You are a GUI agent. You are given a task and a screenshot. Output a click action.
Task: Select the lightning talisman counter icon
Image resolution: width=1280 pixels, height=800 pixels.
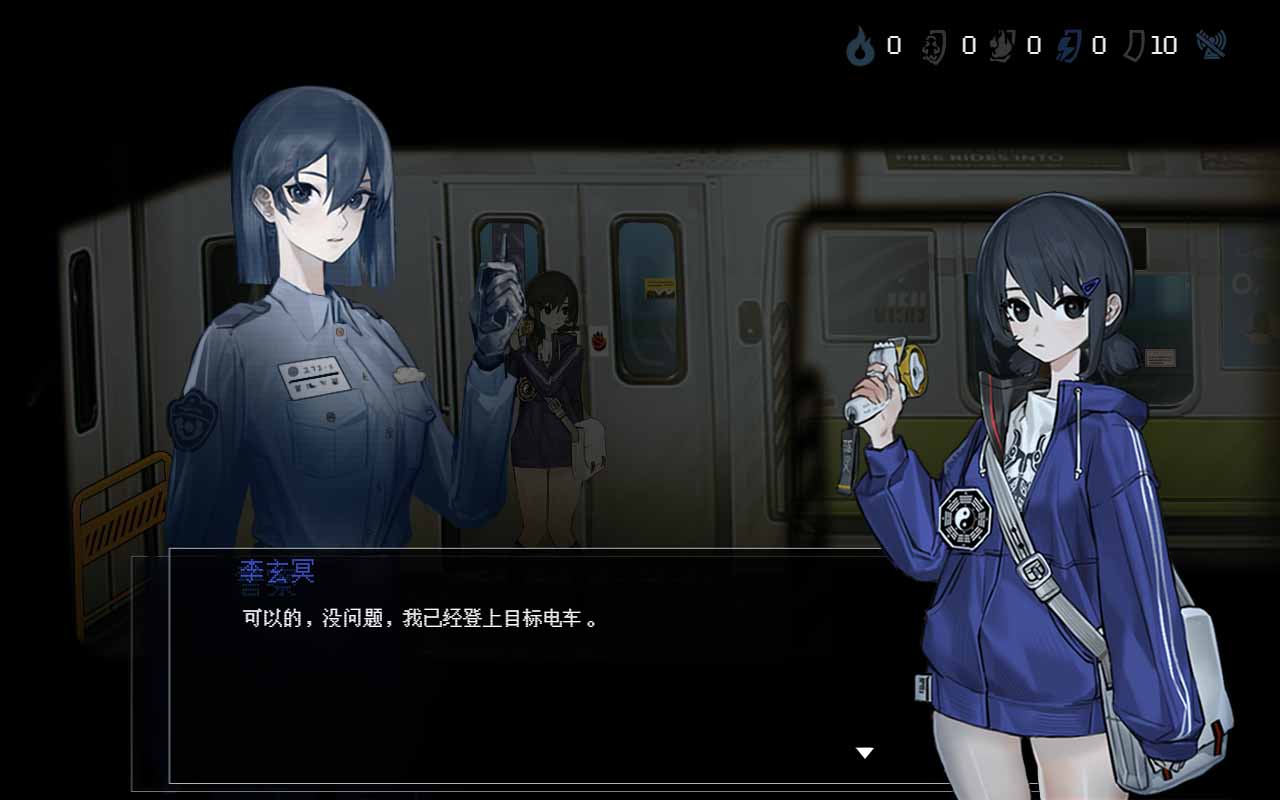[x=1066, y=46]
